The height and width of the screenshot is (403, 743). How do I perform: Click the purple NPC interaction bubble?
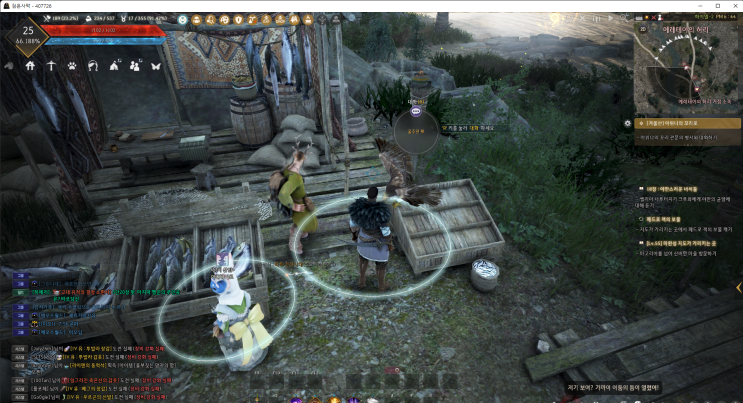tap(416, 111)
